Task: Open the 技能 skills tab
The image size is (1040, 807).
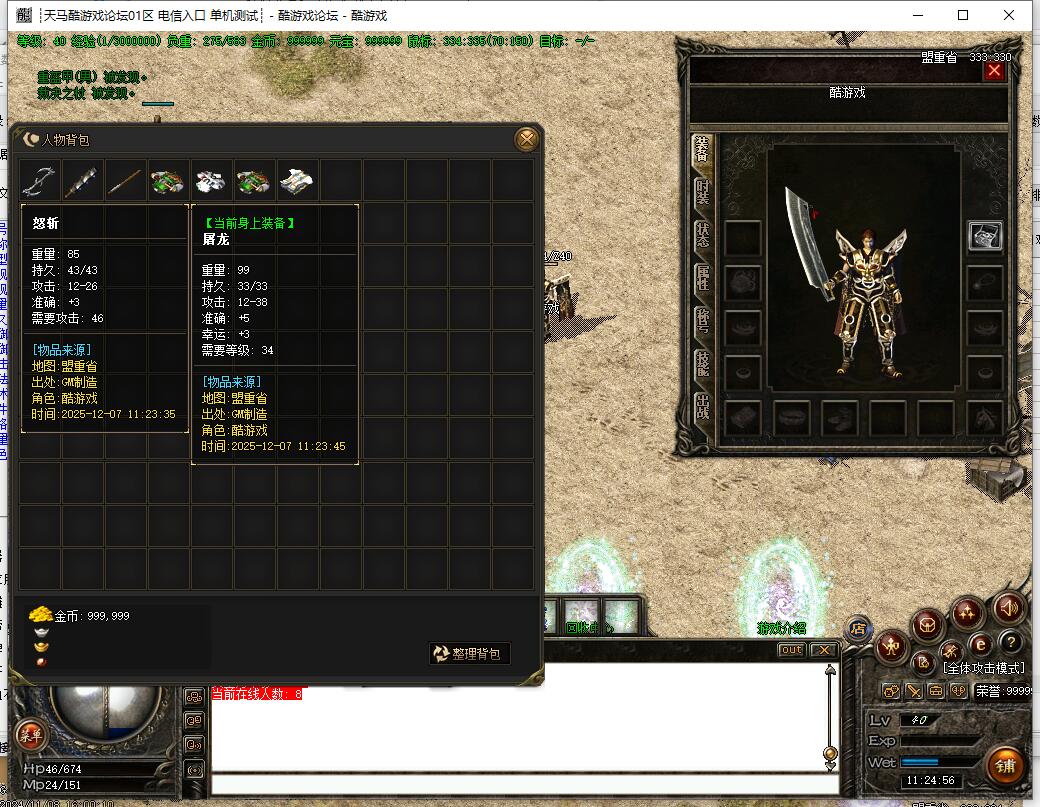Action: tap(703, 364)
